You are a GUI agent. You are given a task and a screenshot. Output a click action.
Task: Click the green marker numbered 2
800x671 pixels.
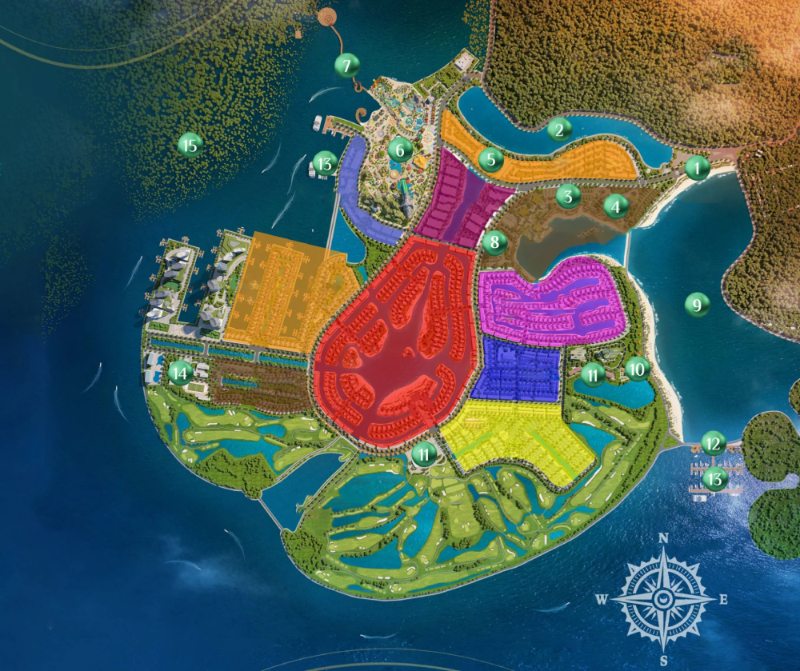(559, 128)
